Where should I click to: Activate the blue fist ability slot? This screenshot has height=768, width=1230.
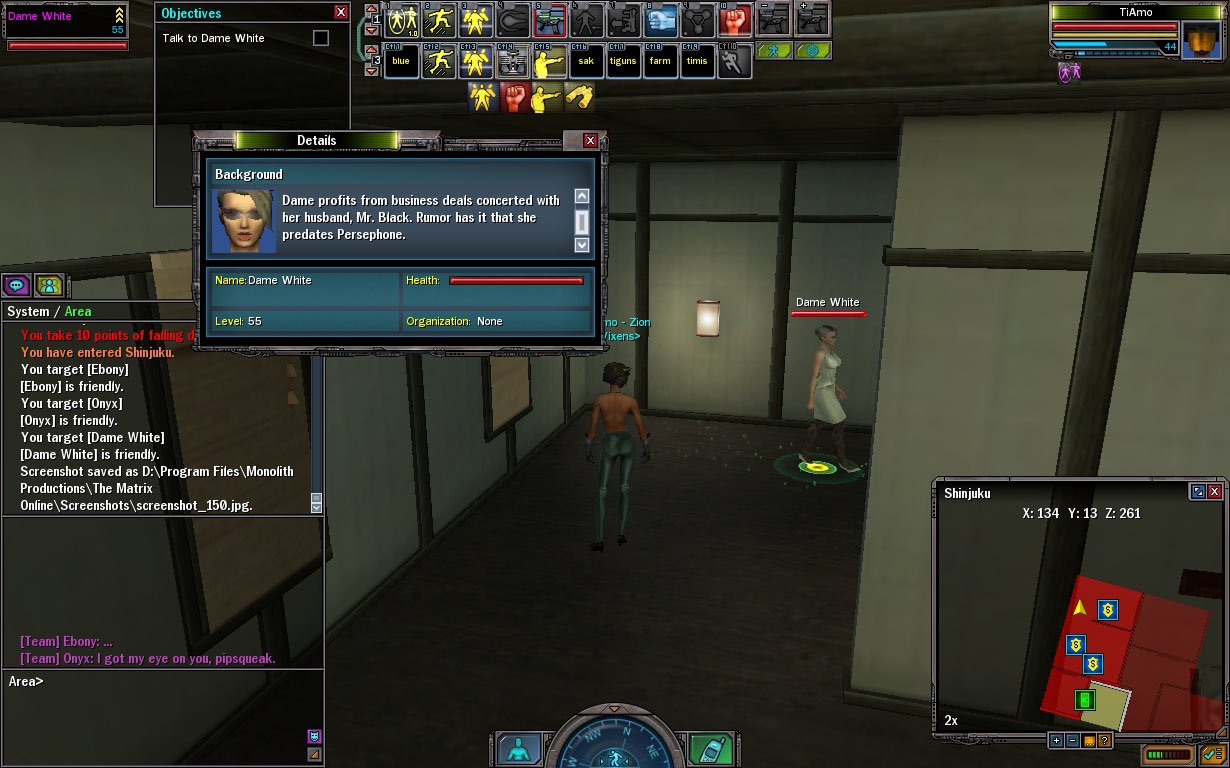[661, 19]
